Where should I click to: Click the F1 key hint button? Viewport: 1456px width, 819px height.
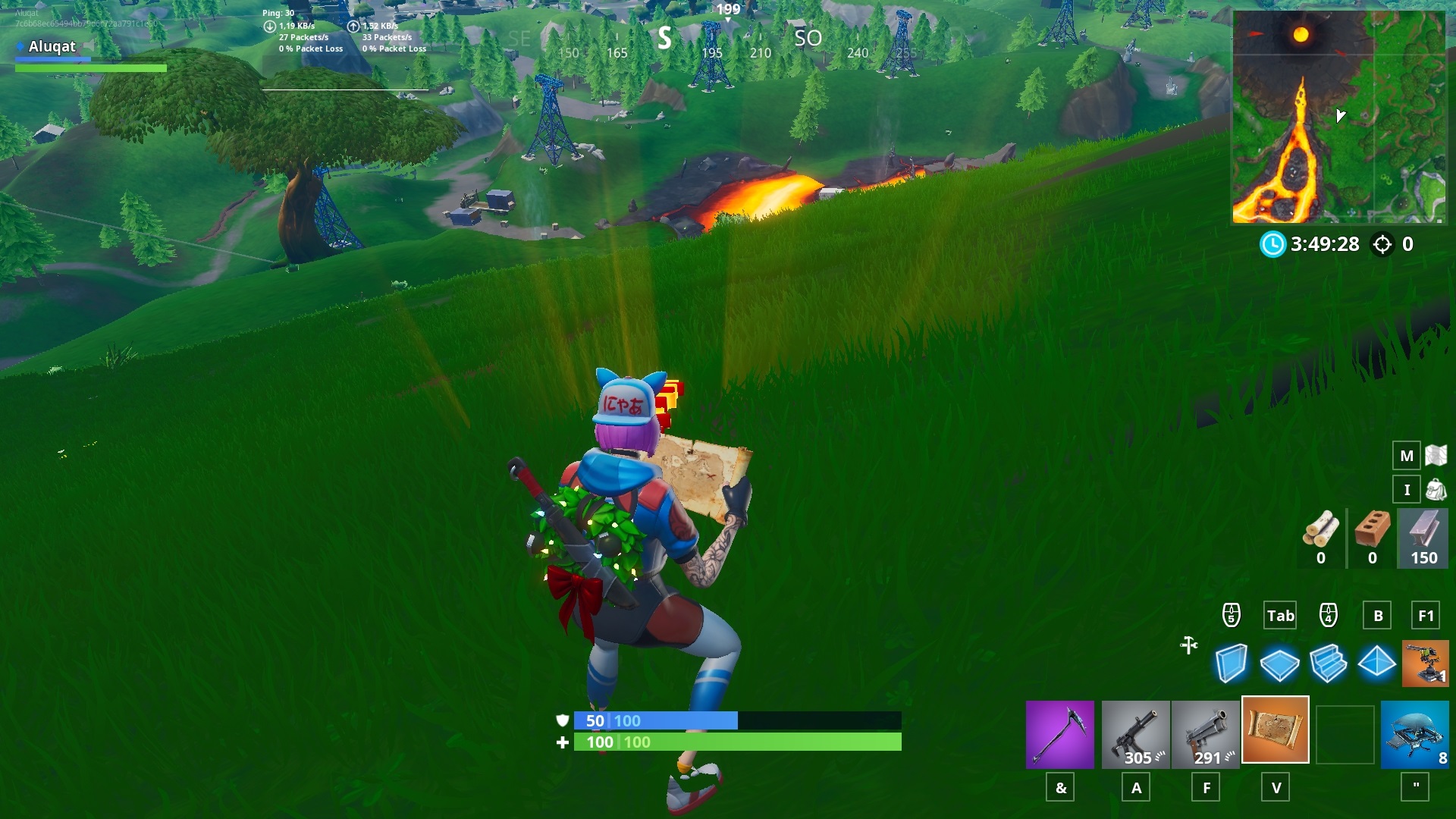pos(1424,616)
